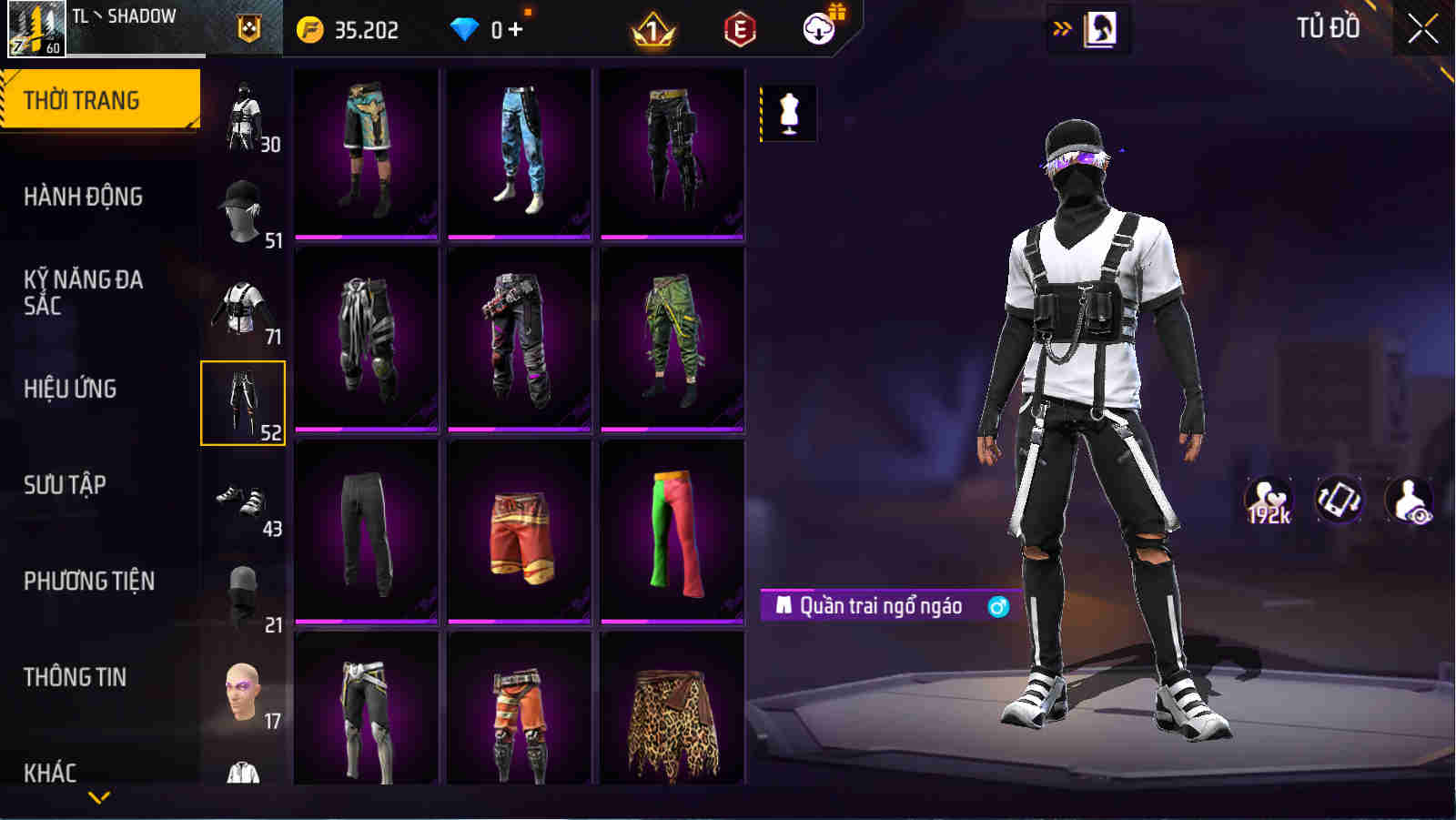This screenshot has height=820, width=1456.
Task: Switch to the HÀNH ĐỘNG section
Action: (86, 196)
